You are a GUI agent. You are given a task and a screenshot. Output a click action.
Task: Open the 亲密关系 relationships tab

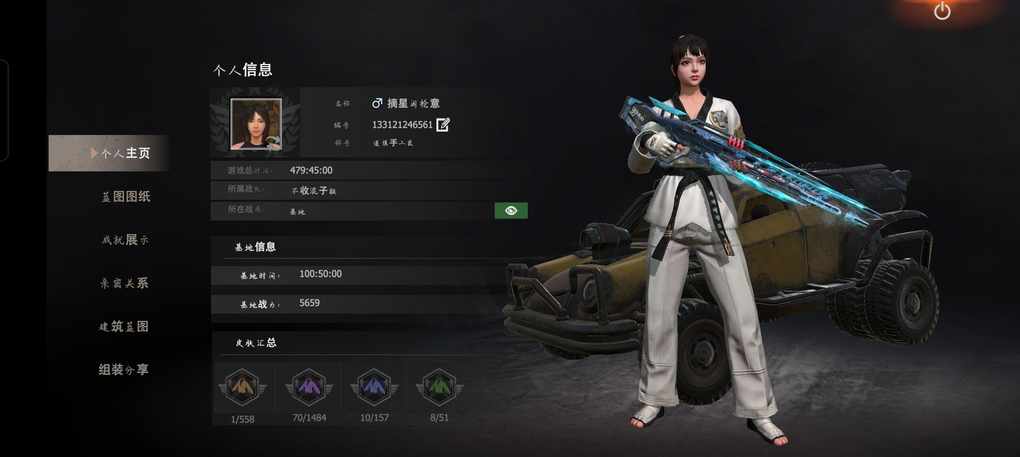(125, 283)
